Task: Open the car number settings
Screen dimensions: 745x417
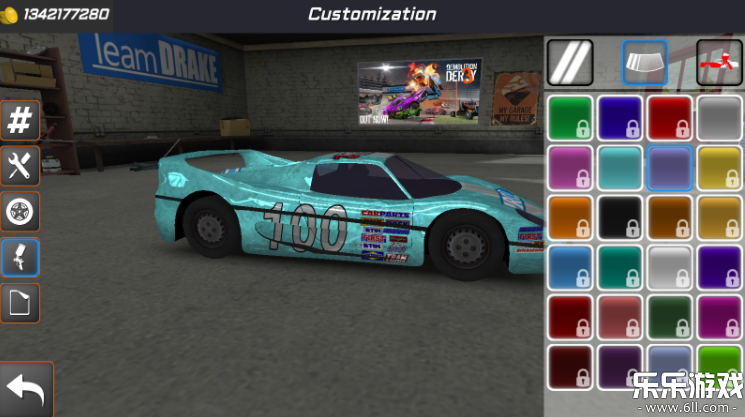Action: click(x=20, y=120)
